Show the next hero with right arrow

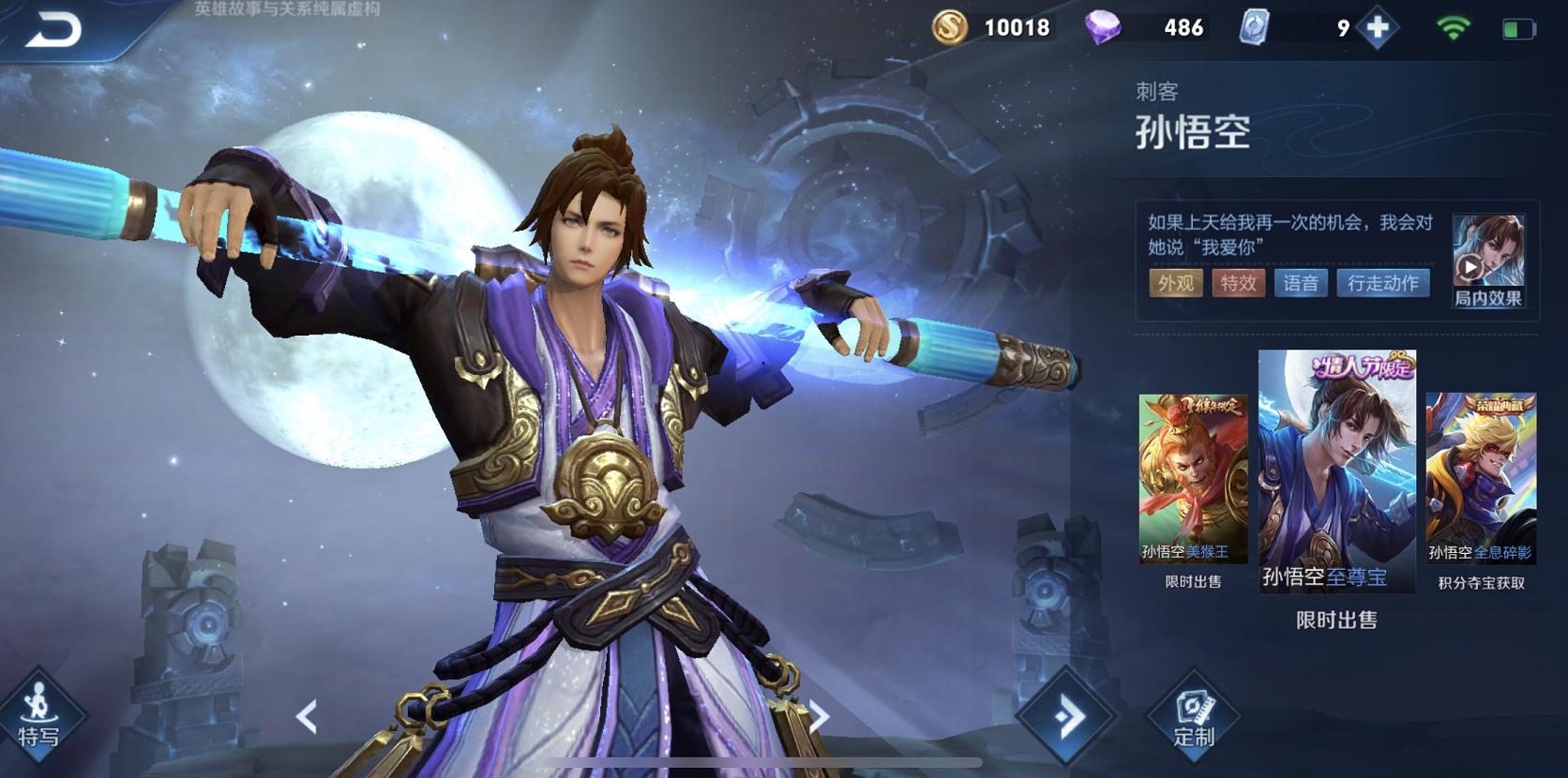[819, 718]
